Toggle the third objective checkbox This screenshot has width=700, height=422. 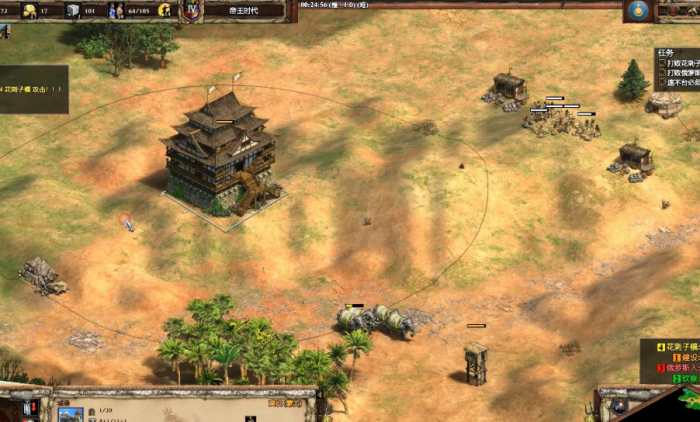coord(662,82)
